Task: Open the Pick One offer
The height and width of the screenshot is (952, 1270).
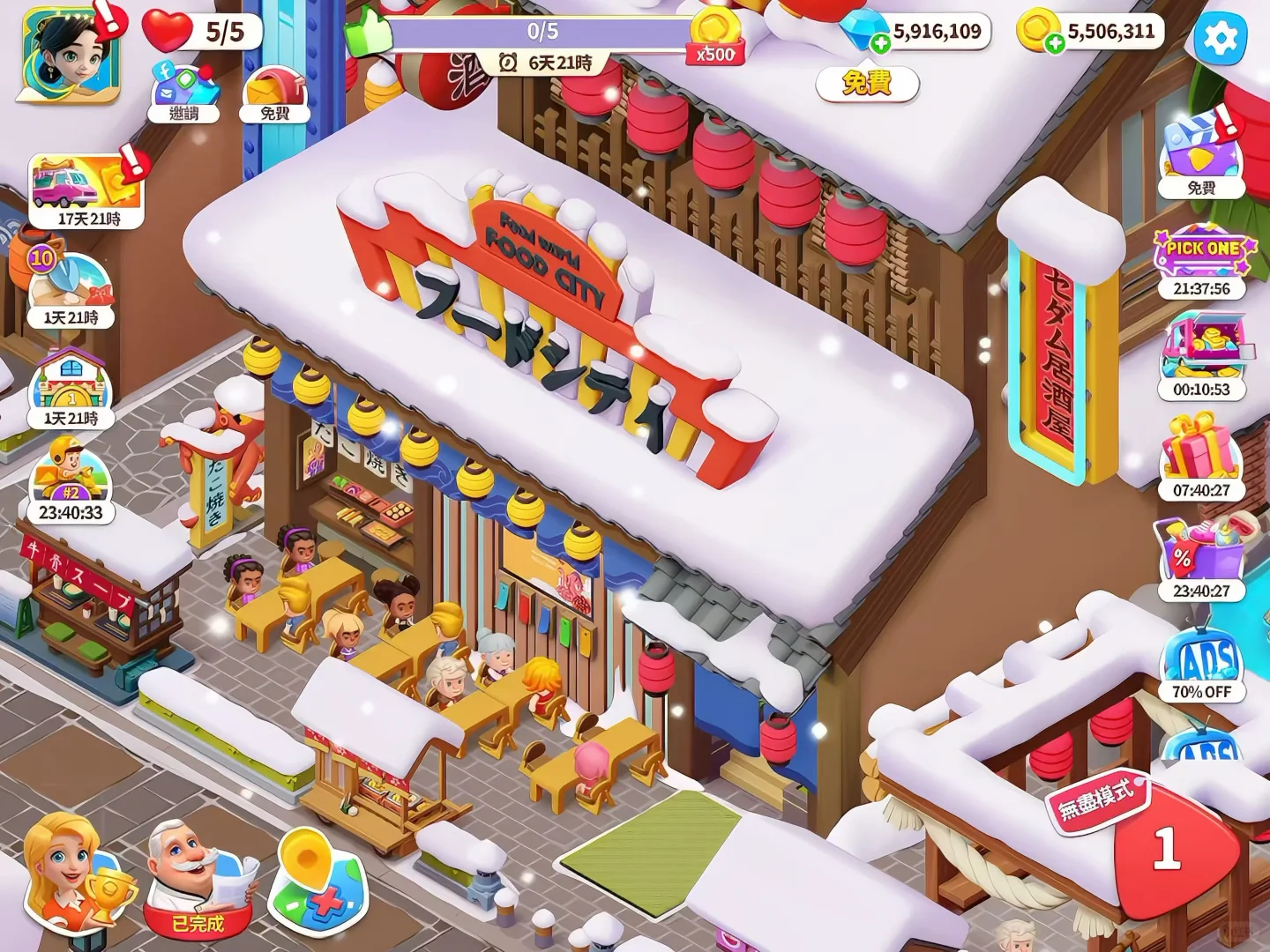Action: click(x=1201, y=262)
